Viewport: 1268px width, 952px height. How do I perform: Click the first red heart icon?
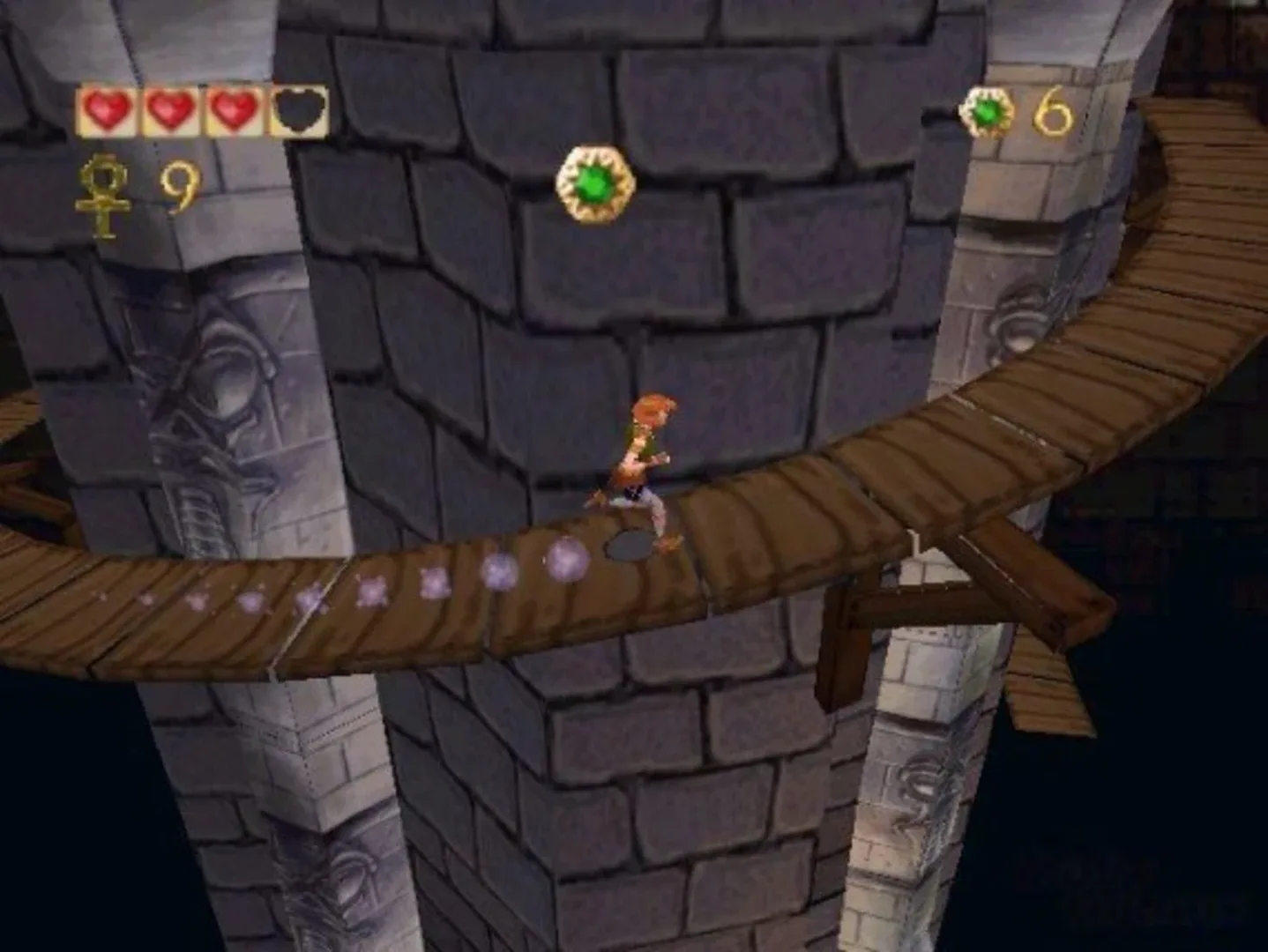click(108, 109)
